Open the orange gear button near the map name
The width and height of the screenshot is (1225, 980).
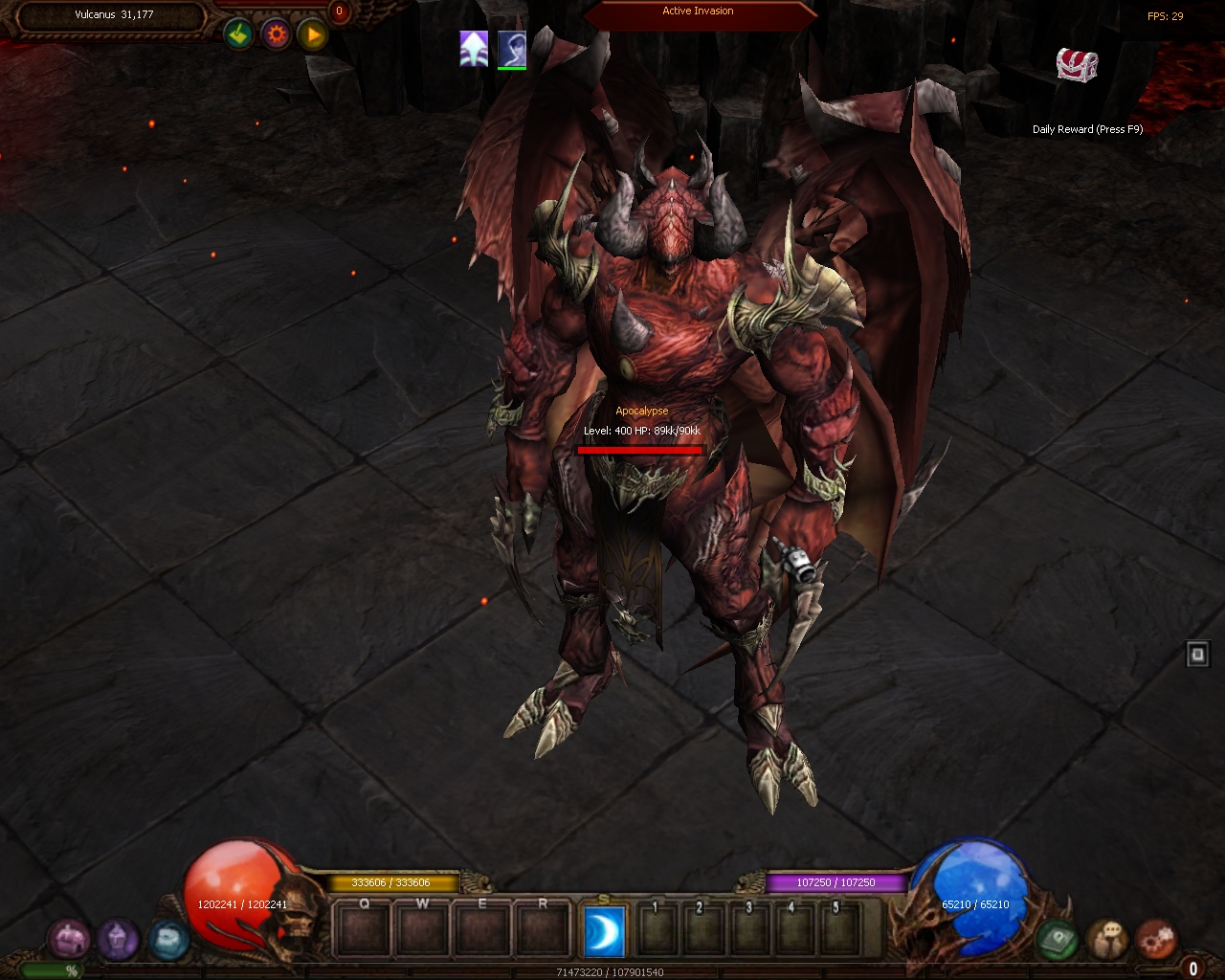[x=277, y=35]
